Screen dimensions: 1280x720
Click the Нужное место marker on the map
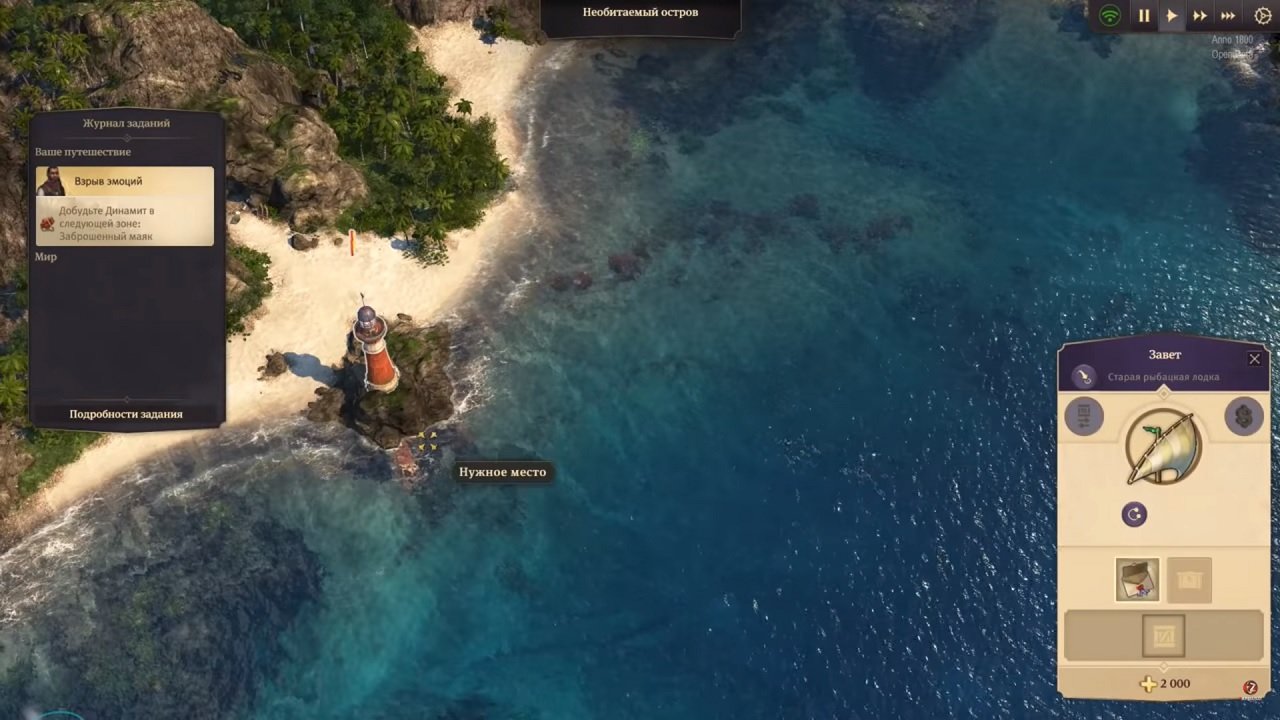tap(502, 471)
